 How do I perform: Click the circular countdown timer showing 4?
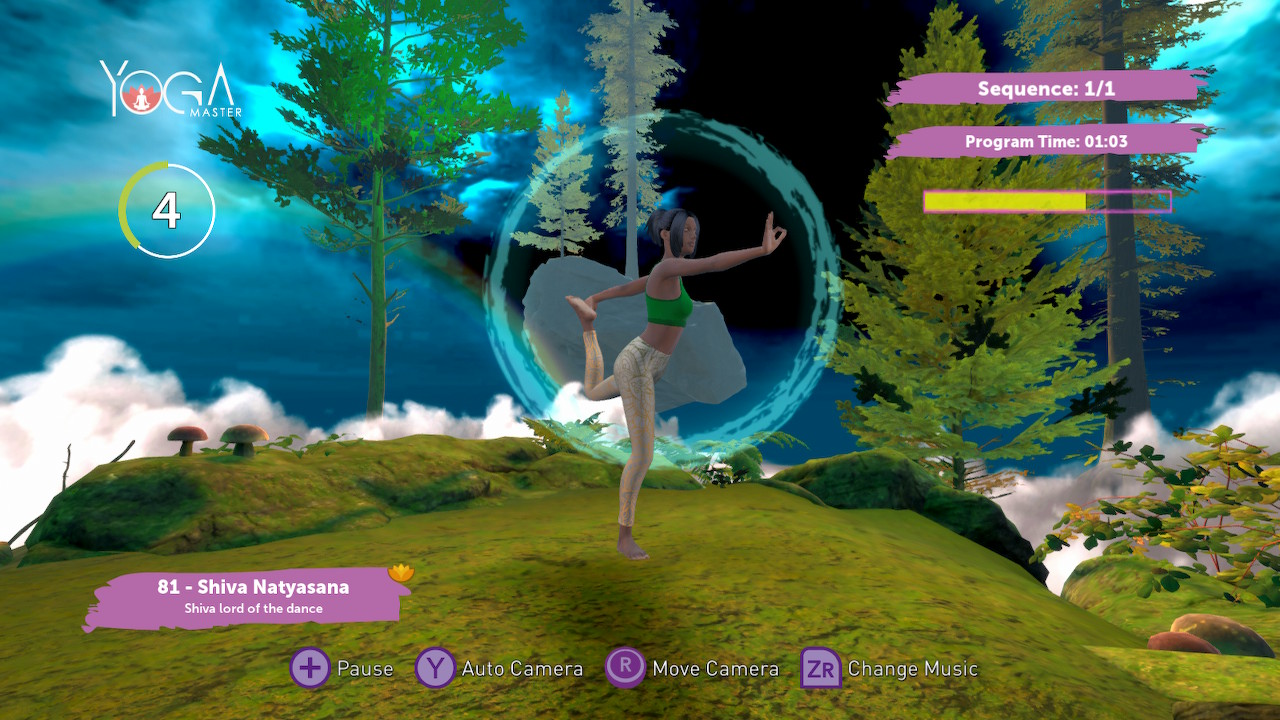pyautogui.click(x=167, y=211)
